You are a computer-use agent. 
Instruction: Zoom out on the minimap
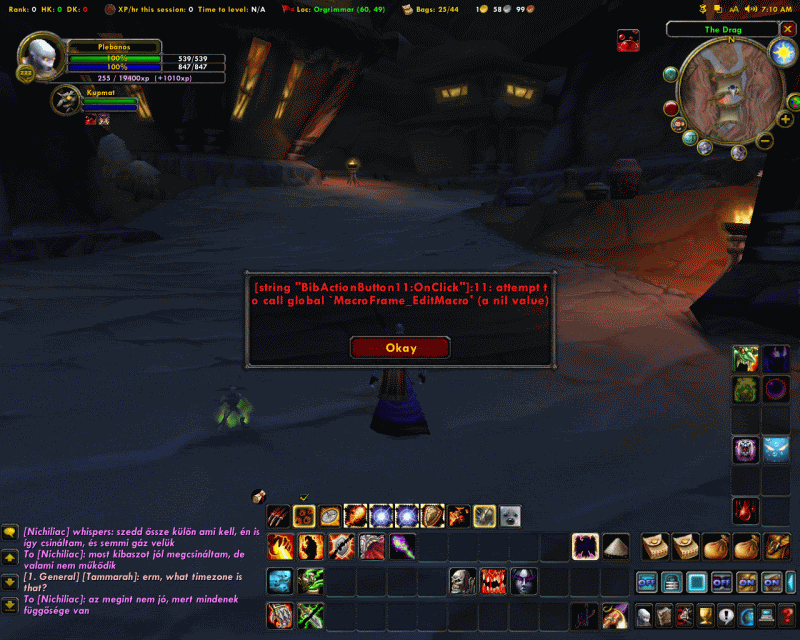tap(765, 142)
